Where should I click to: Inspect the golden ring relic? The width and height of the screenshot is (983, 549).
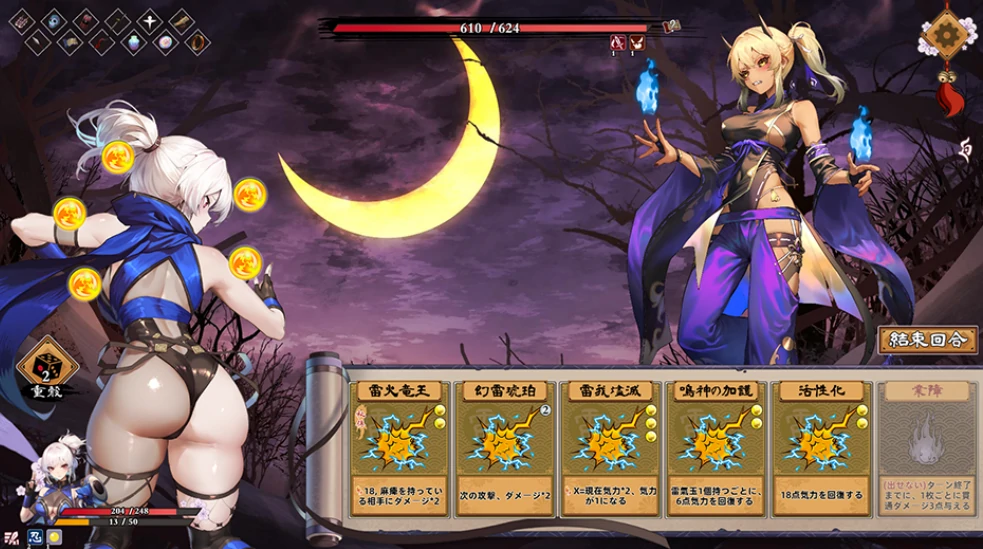click(x=196, y=43)
